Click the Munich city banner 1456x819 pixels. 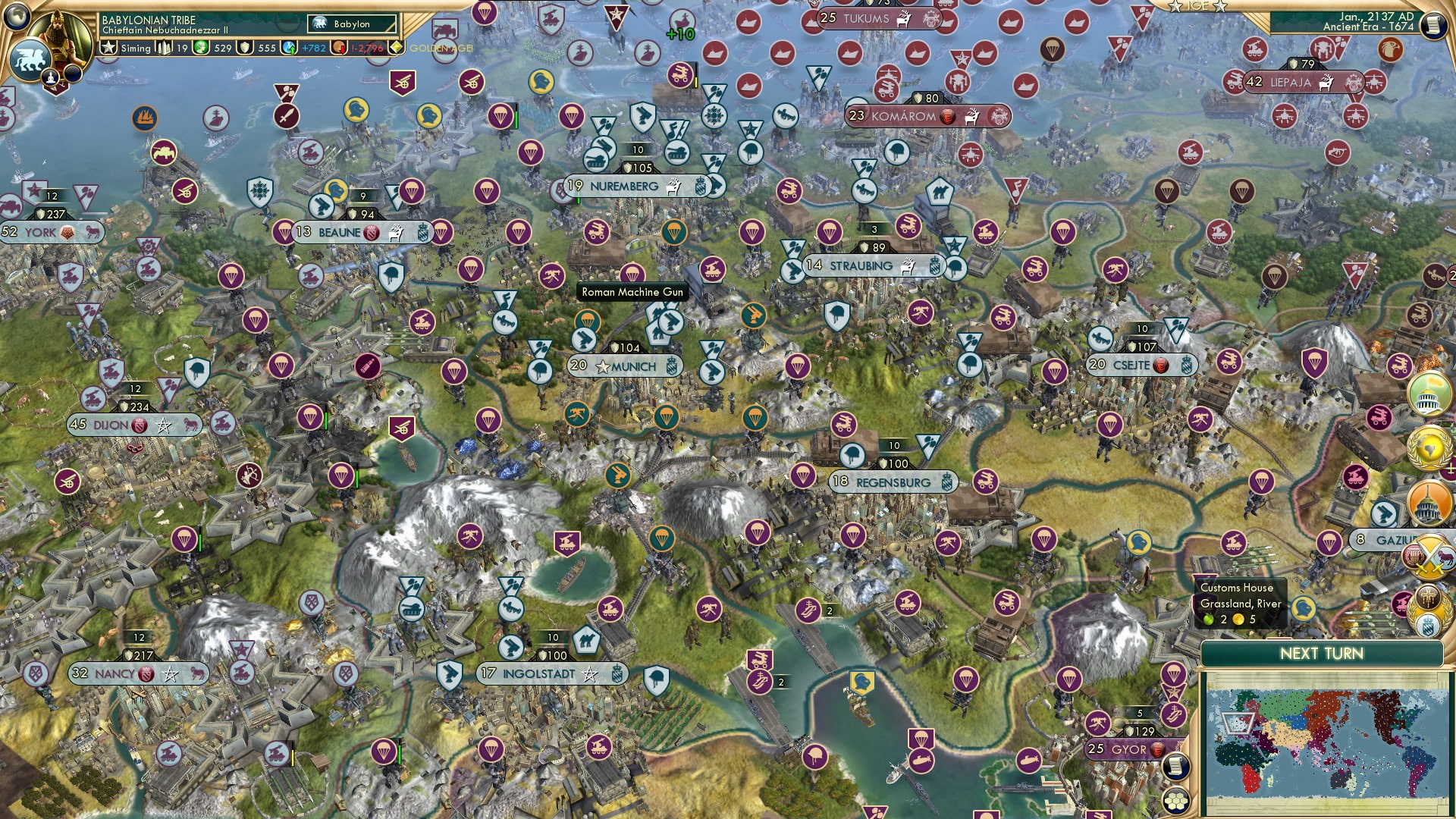(x=626, y=366)
